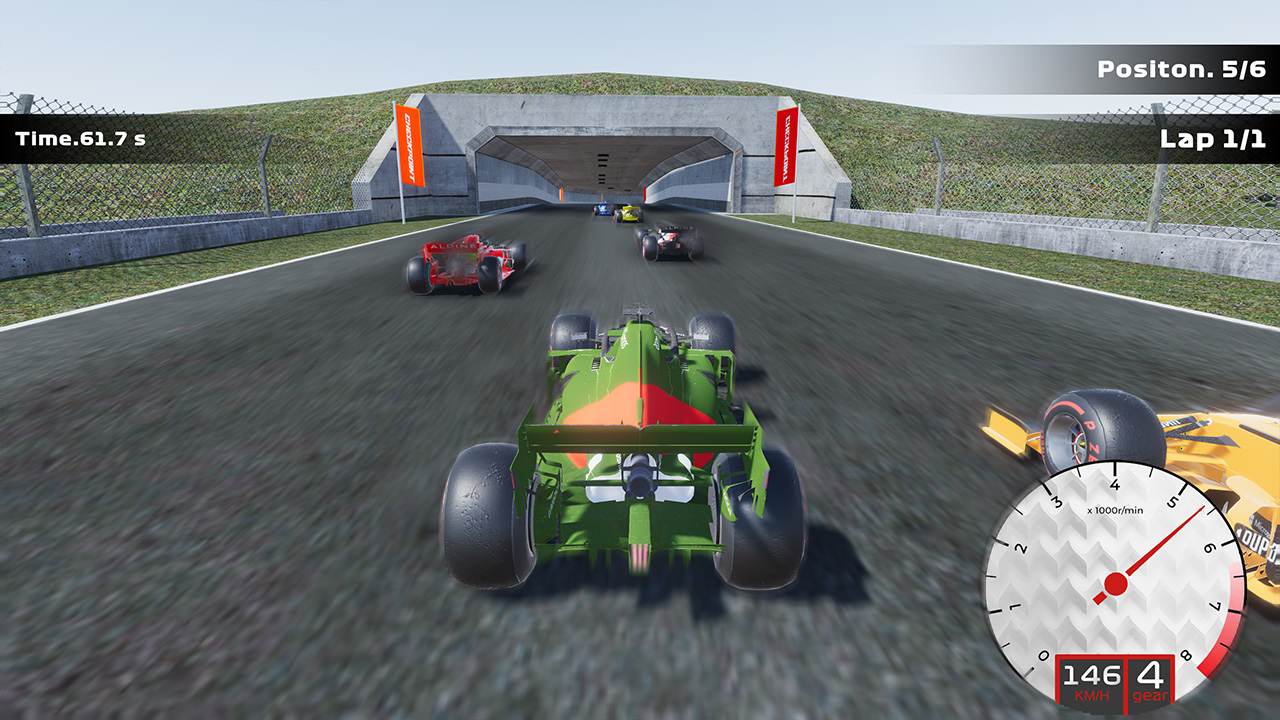This screenshot has height=720, width=1280.
Task: Expand the Position display panel
Action: tap(1184, 68)
